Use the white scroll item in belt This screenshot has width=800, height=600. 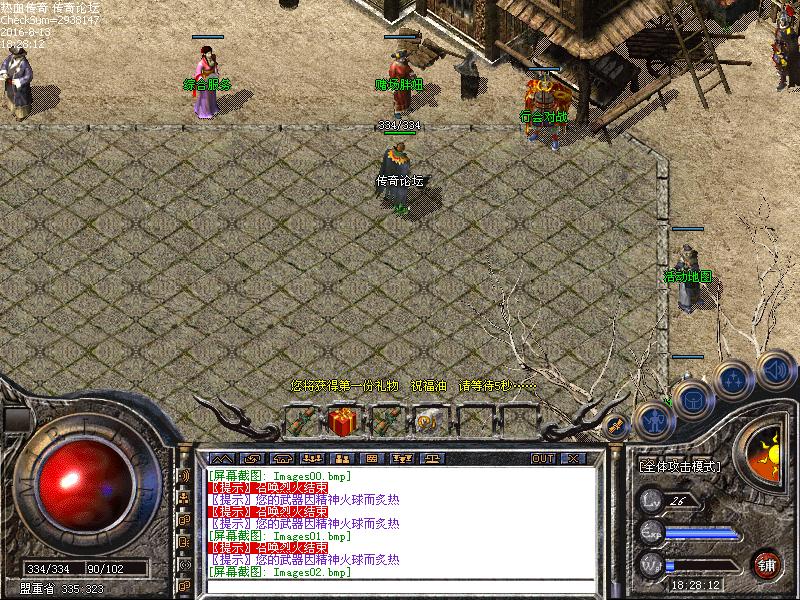[x=429, y=421]
